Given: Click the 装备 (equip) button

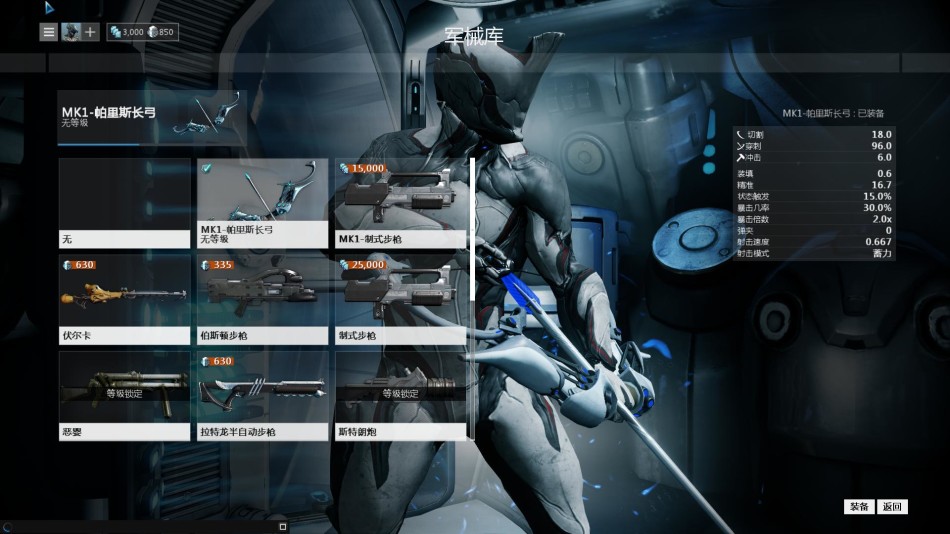Looking at the screenshot, I should tap(859, 507).
